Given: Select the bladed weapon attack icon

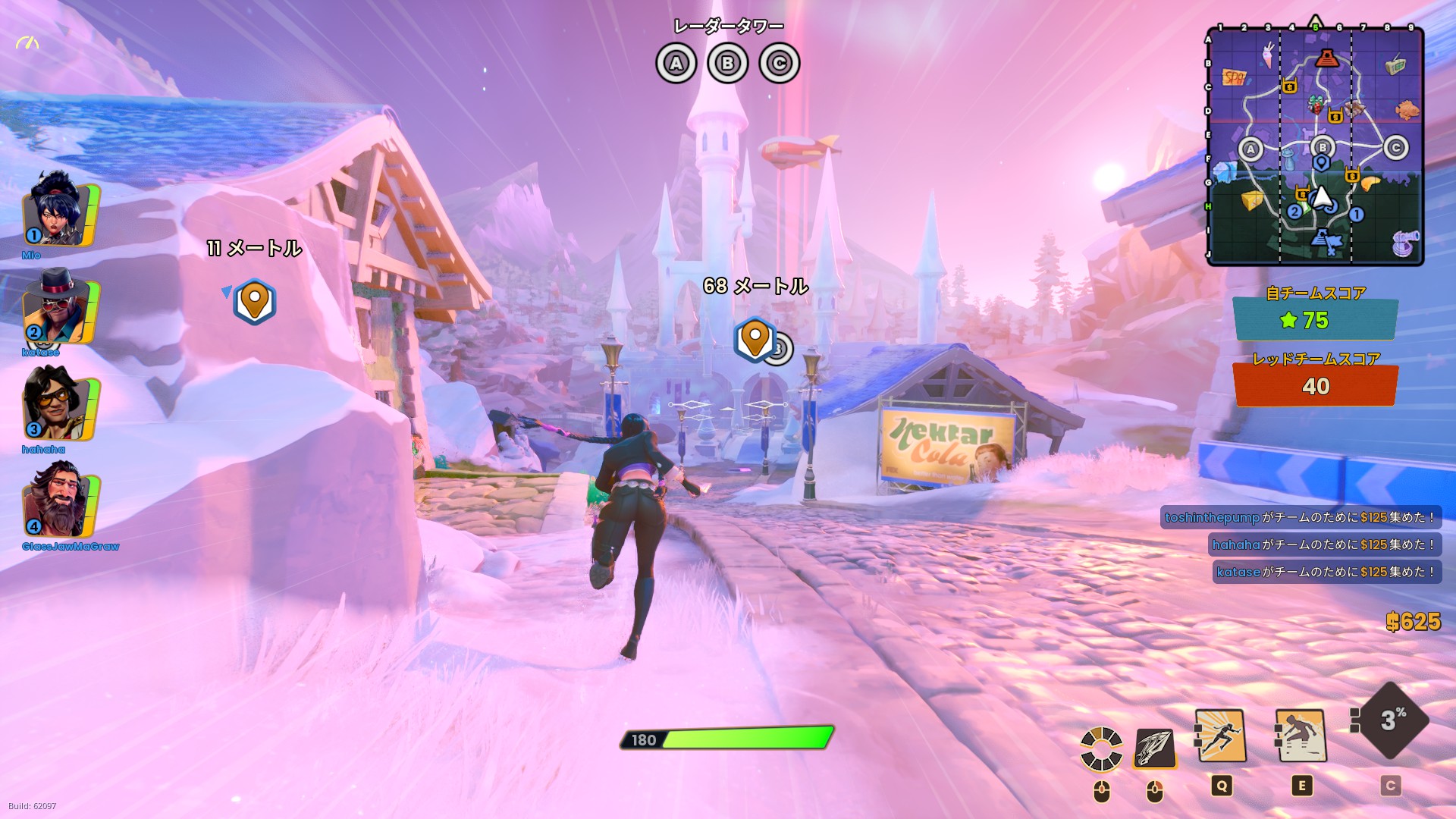Looking at the screenshot, I should point(1154,748).
